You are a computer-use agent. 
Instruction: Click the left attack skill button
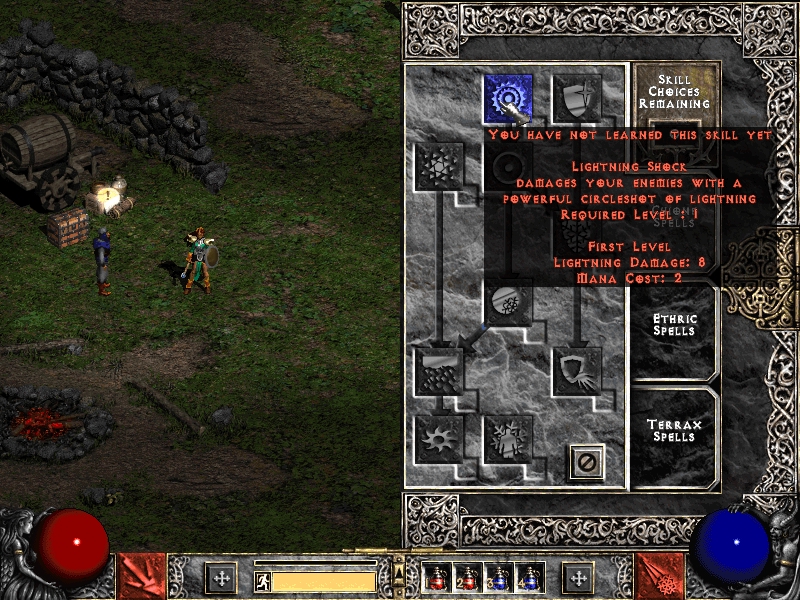142,576
